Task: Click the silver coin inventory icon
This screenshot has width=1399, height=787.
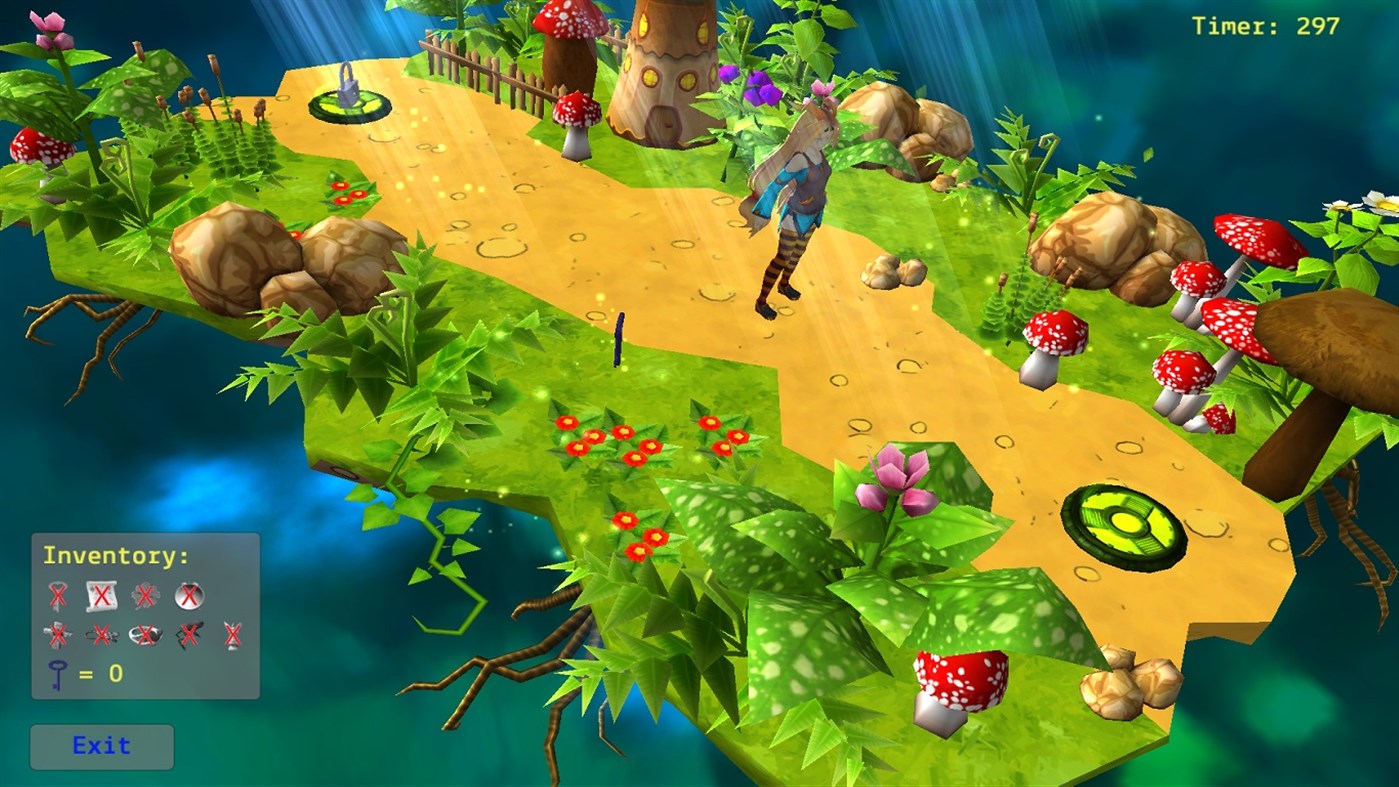Action: pos(189,595)
